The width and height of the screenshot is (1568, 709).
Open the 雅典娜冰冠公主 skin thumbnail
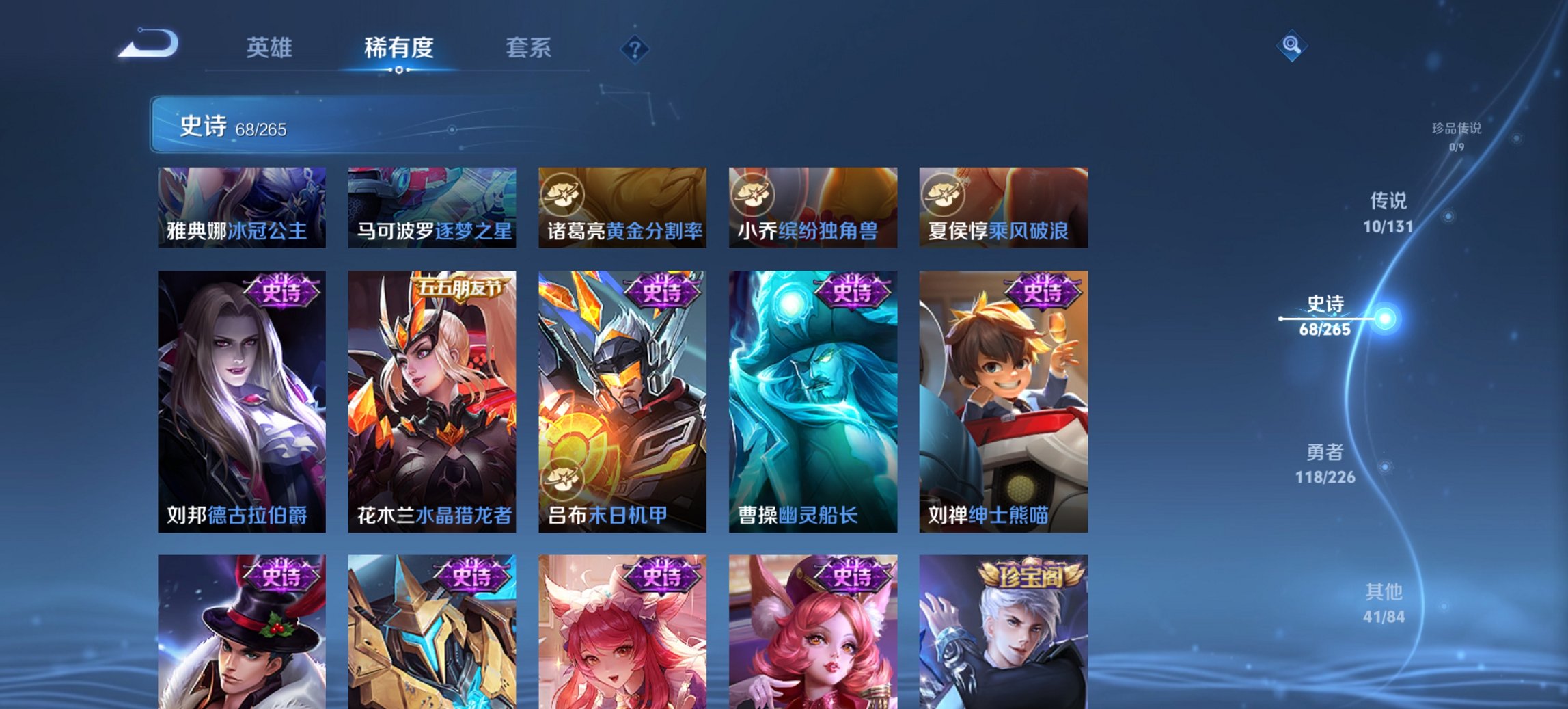click(243, 207)
